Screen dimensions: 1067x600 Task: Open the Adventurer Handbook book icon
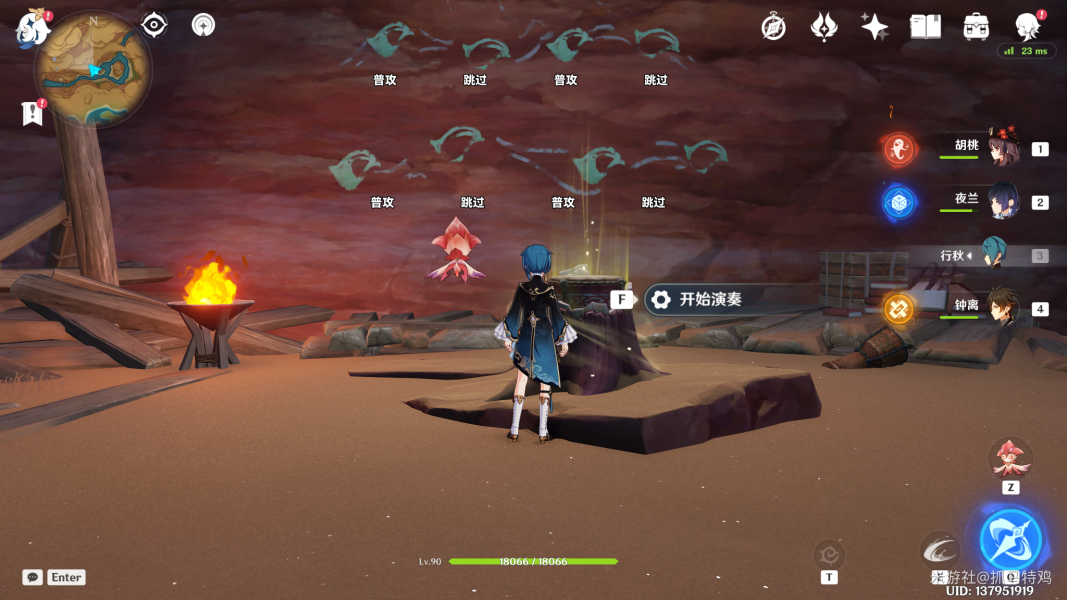tap(925, 27)
